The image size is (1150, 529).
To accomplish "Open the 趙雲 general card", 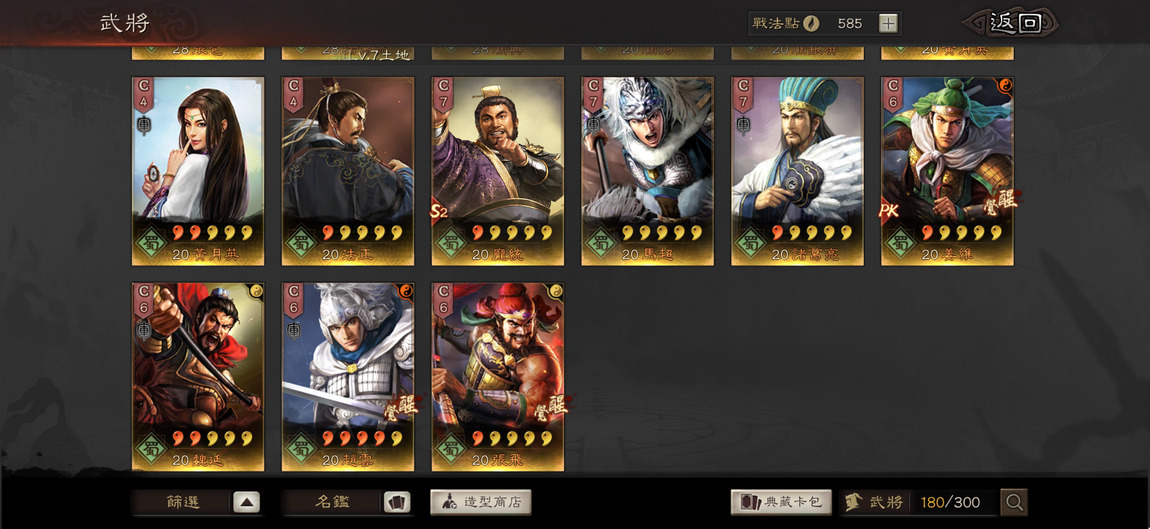I will click(348, 376).
